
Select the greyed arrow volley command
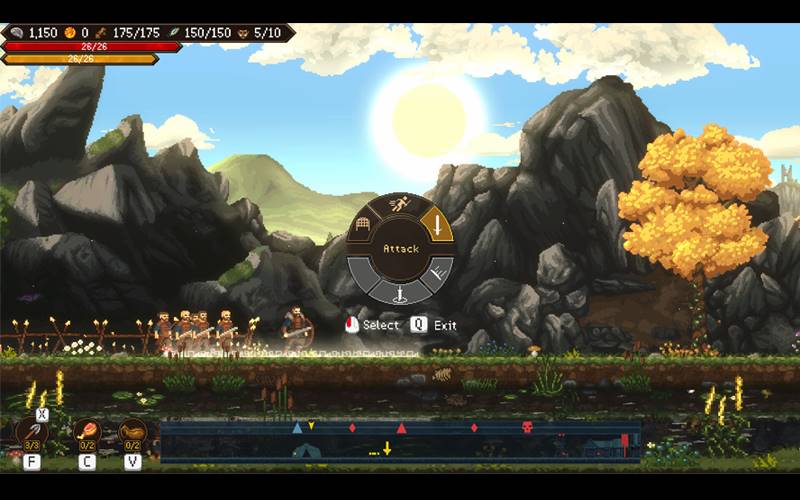click(436, 272)
